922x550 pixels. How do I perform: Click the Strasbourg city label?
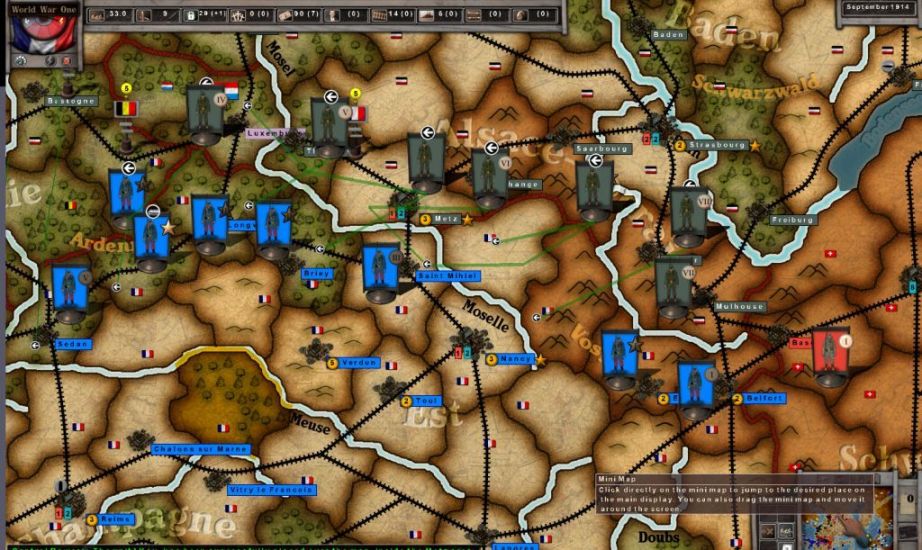point(717,145)
